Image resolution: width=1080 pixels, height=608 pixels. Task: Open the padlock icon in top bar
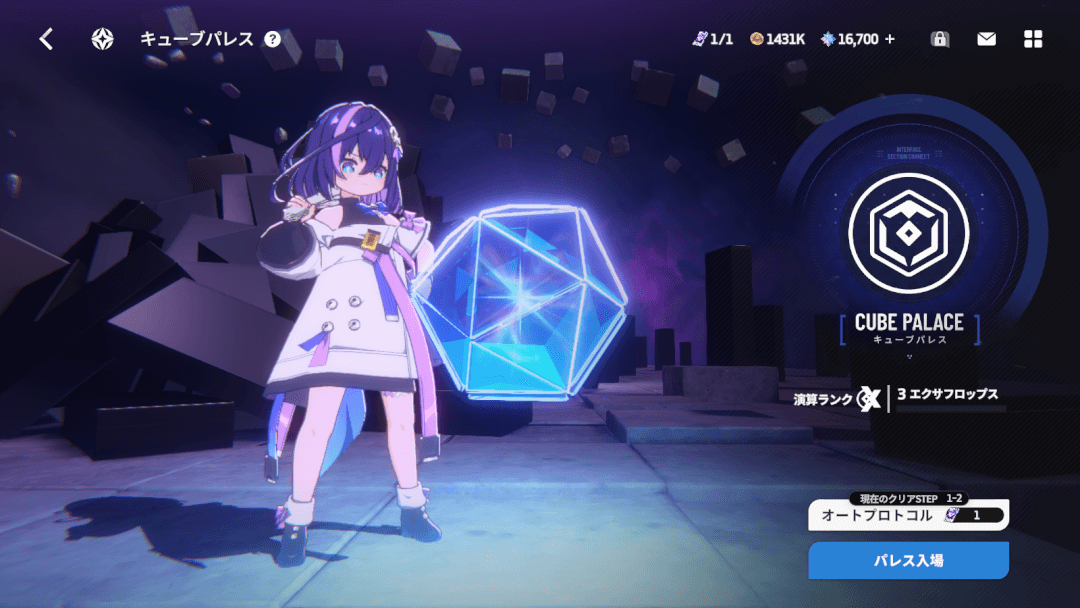[x=939, y=39]
